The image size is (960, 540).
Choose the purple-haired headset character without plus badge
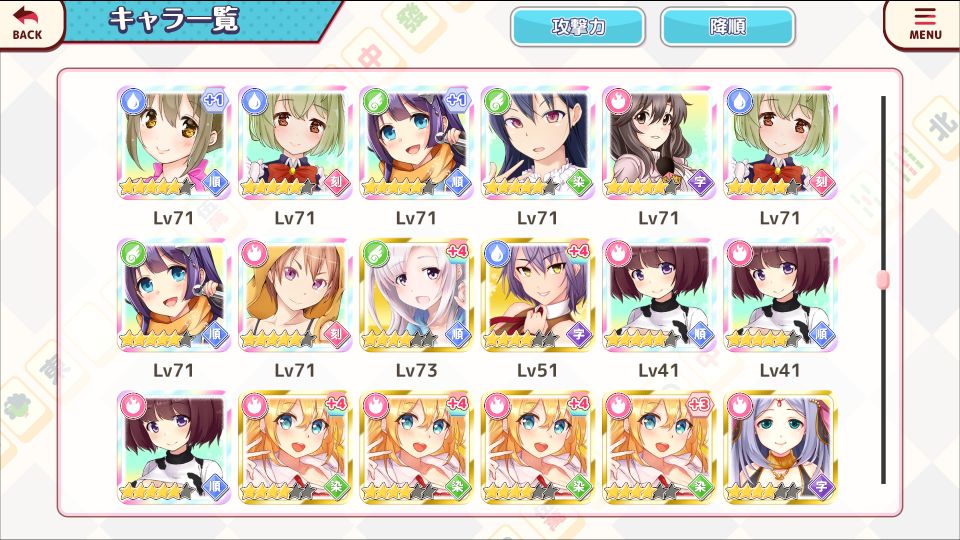pos(174,296)
